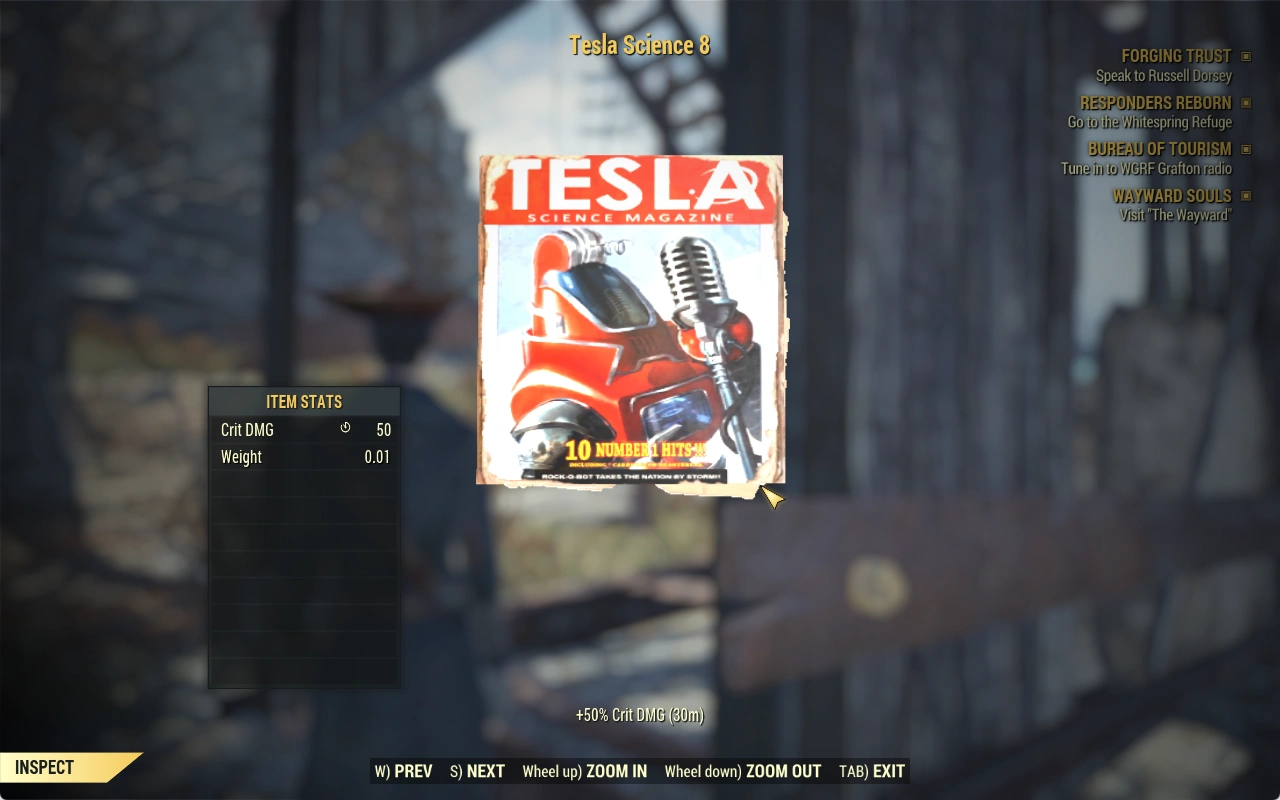Choose the Bureau of Tourism quest entry
Image resolution: width=1280 pixels, height=800 pixels.
(1159, 149)
